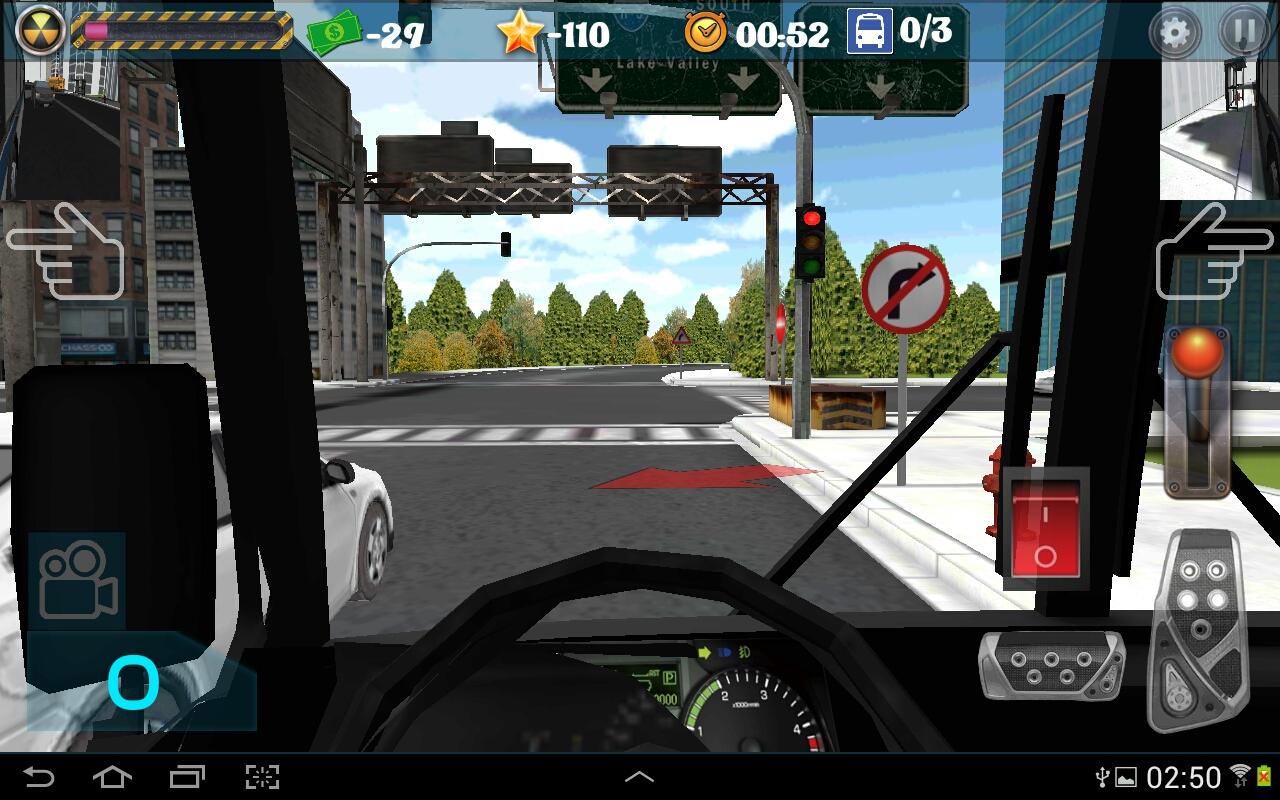Click the stopwatch timer icon

coord(706,31)
